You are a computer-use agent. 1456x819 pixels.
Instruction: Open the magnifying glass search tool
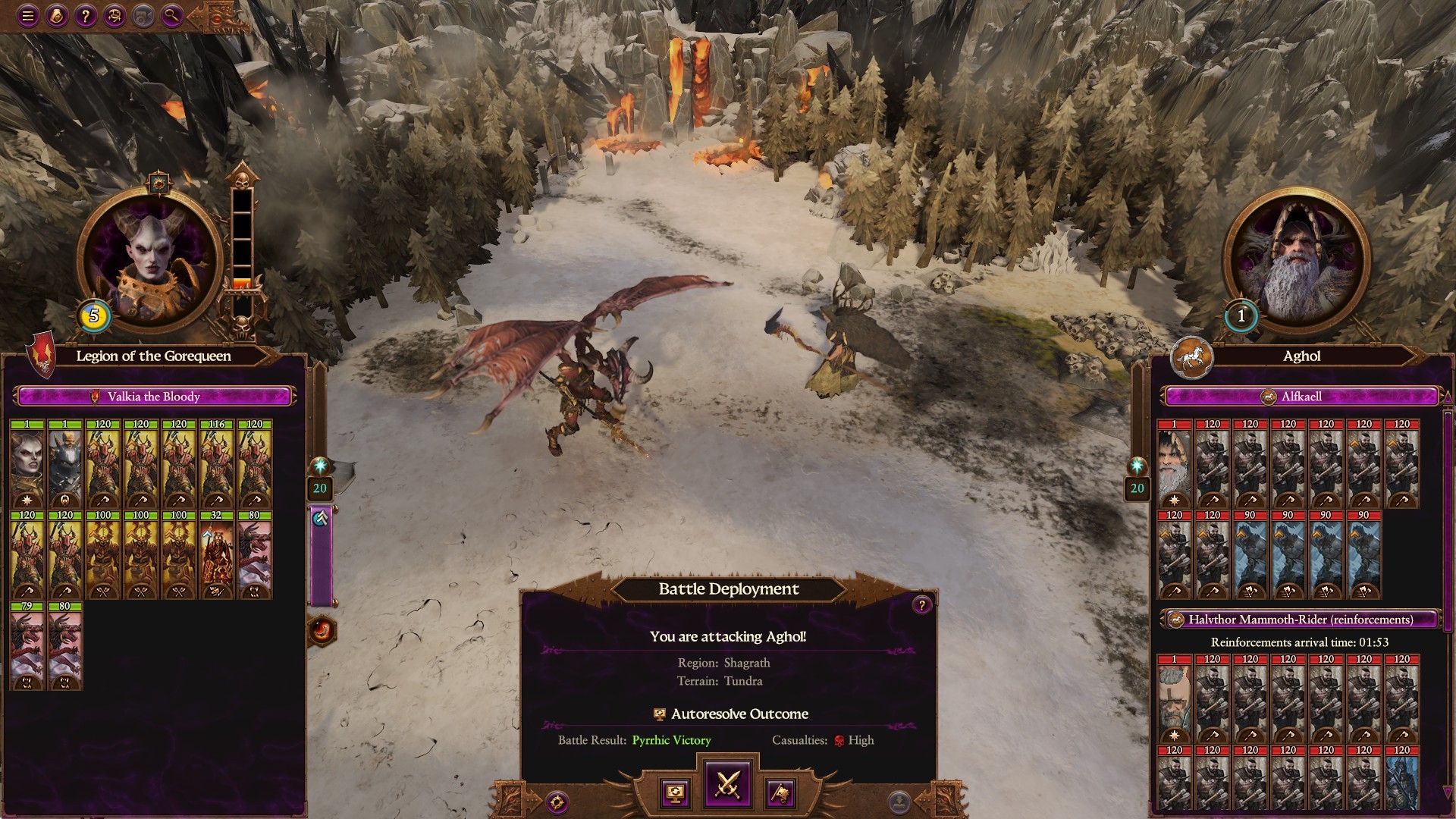pyautogui.click(x=172, y=15)
